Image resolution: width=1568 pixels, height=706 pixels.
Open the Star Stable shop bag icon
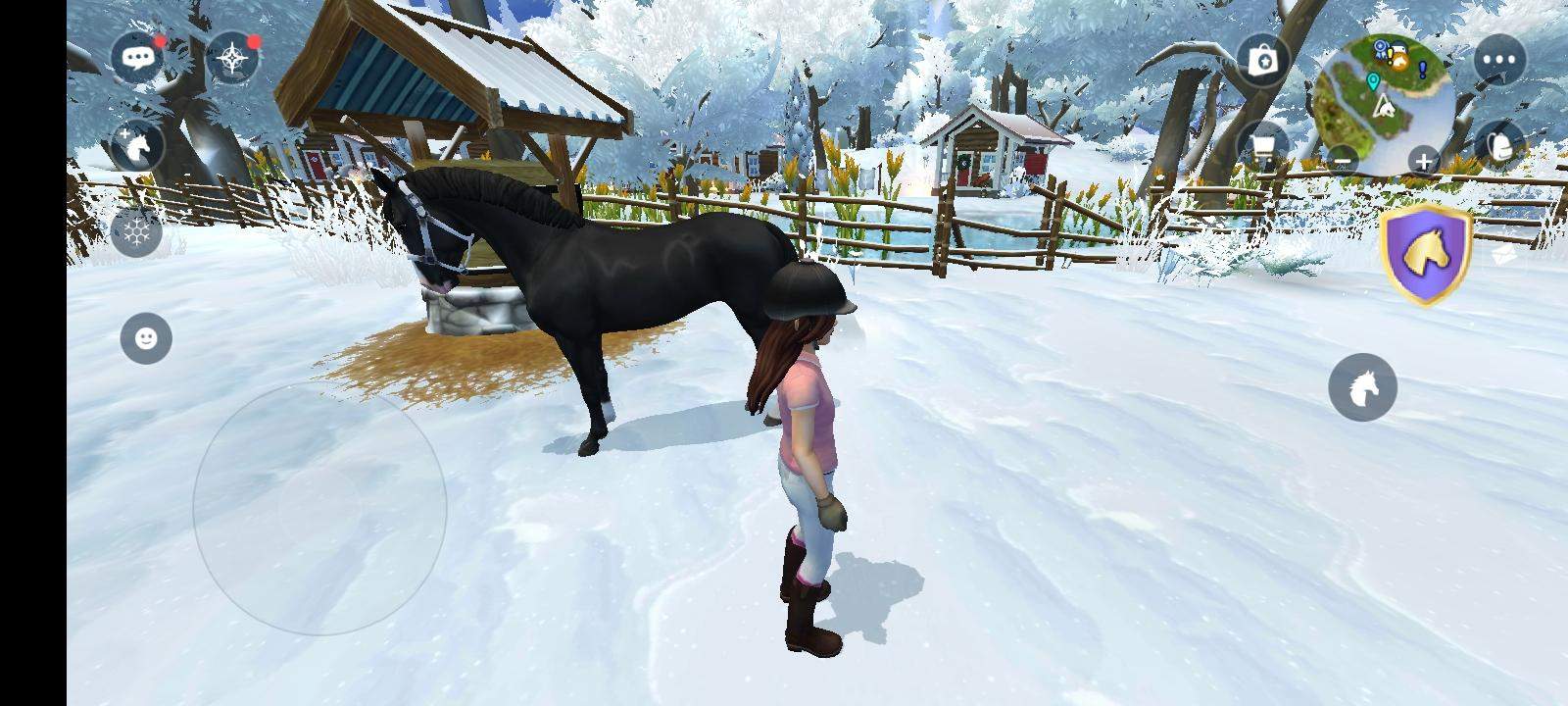pos(1262,61)
